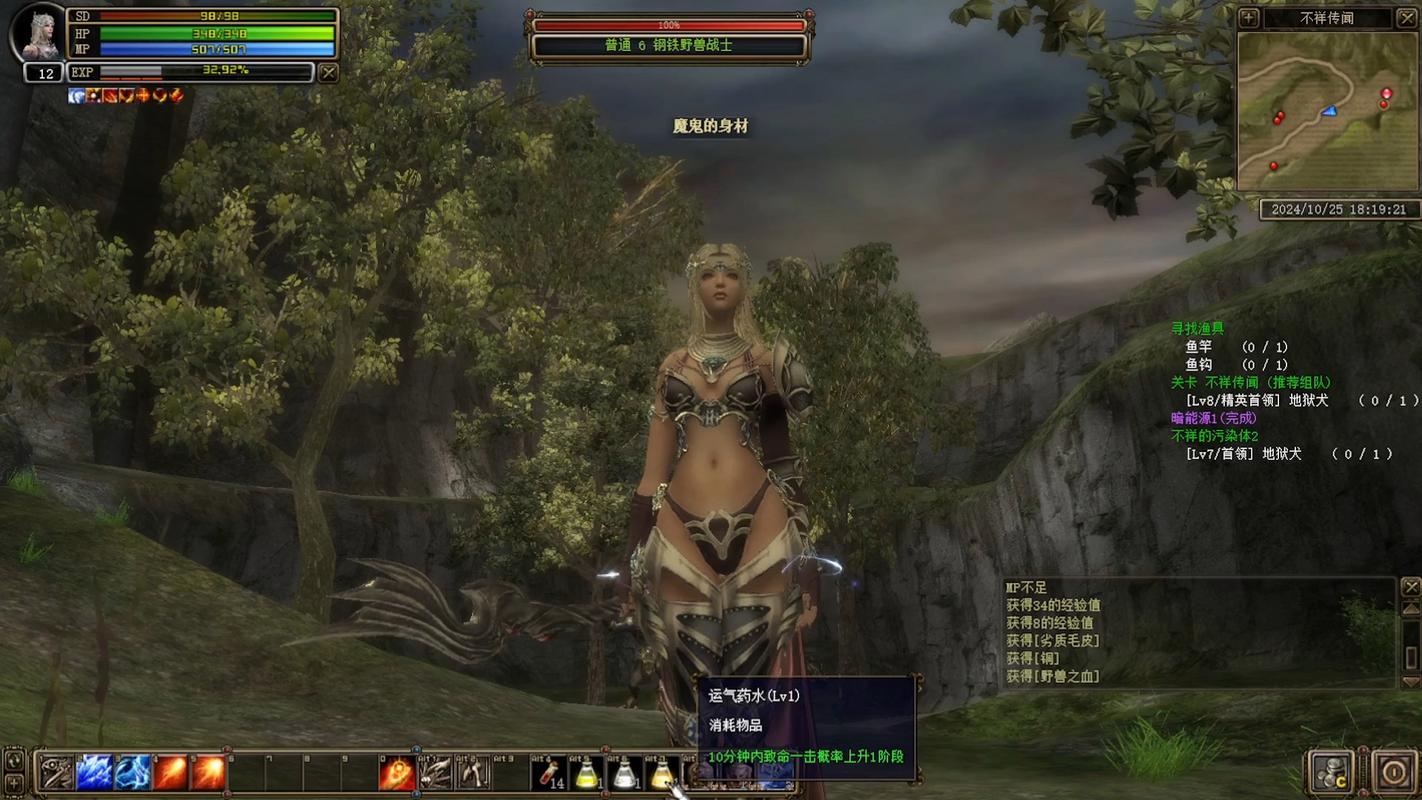Viewport: 1422px width, 800px height.
Task: Close the system message log
Action: 1411,586
